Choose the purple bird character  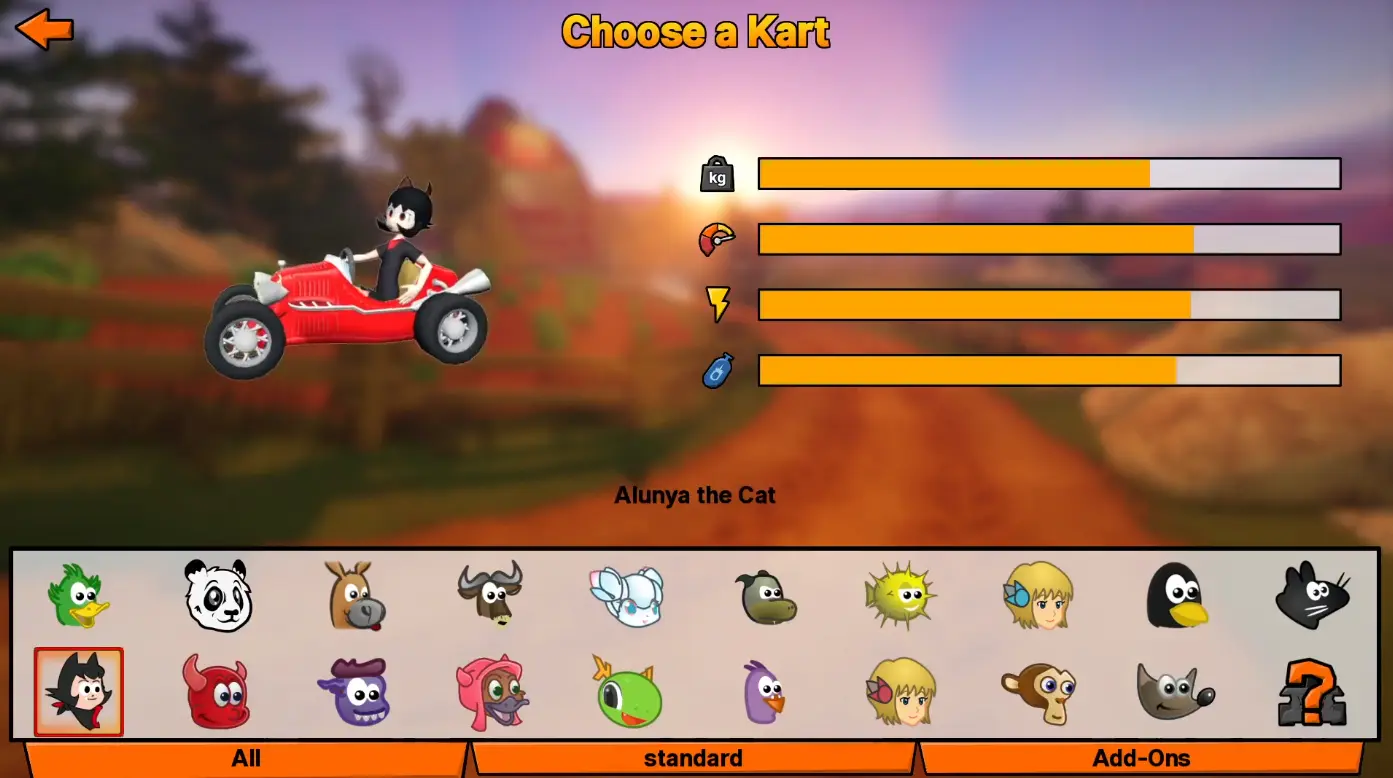coord(765,691)
